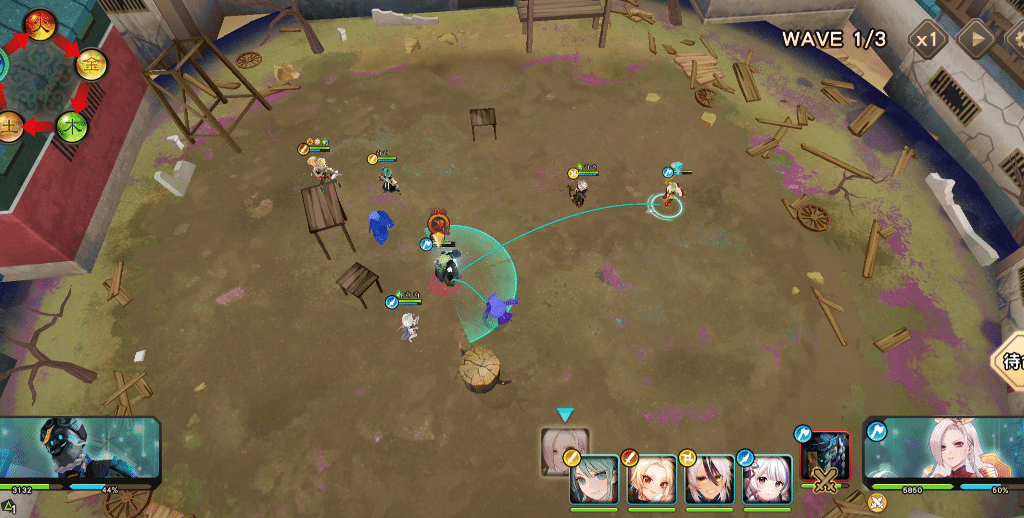Click the red fire element orb
The image size is (1024, 518).
(x=41, y=24)
